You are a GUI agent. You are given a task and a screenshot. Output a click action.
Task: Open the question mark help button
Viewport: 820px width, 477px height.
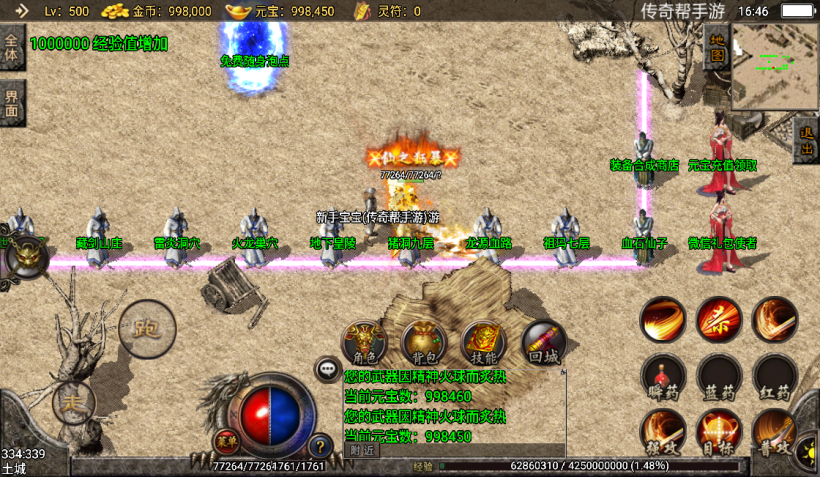tap(320, 446)
